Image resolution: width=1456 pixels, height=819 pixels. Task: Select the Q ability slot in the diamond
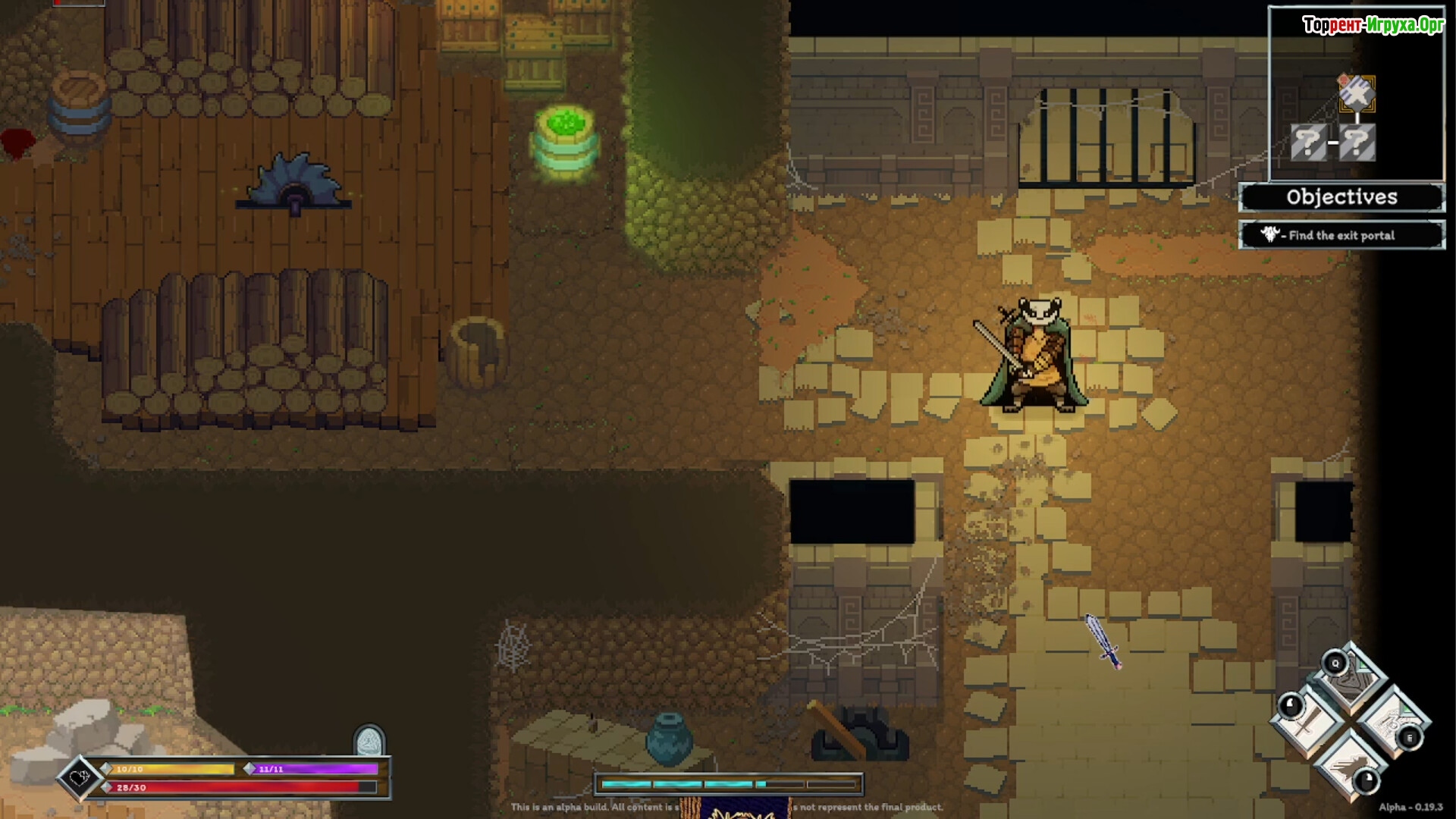pyautogui.click(x=1351, y=678)
